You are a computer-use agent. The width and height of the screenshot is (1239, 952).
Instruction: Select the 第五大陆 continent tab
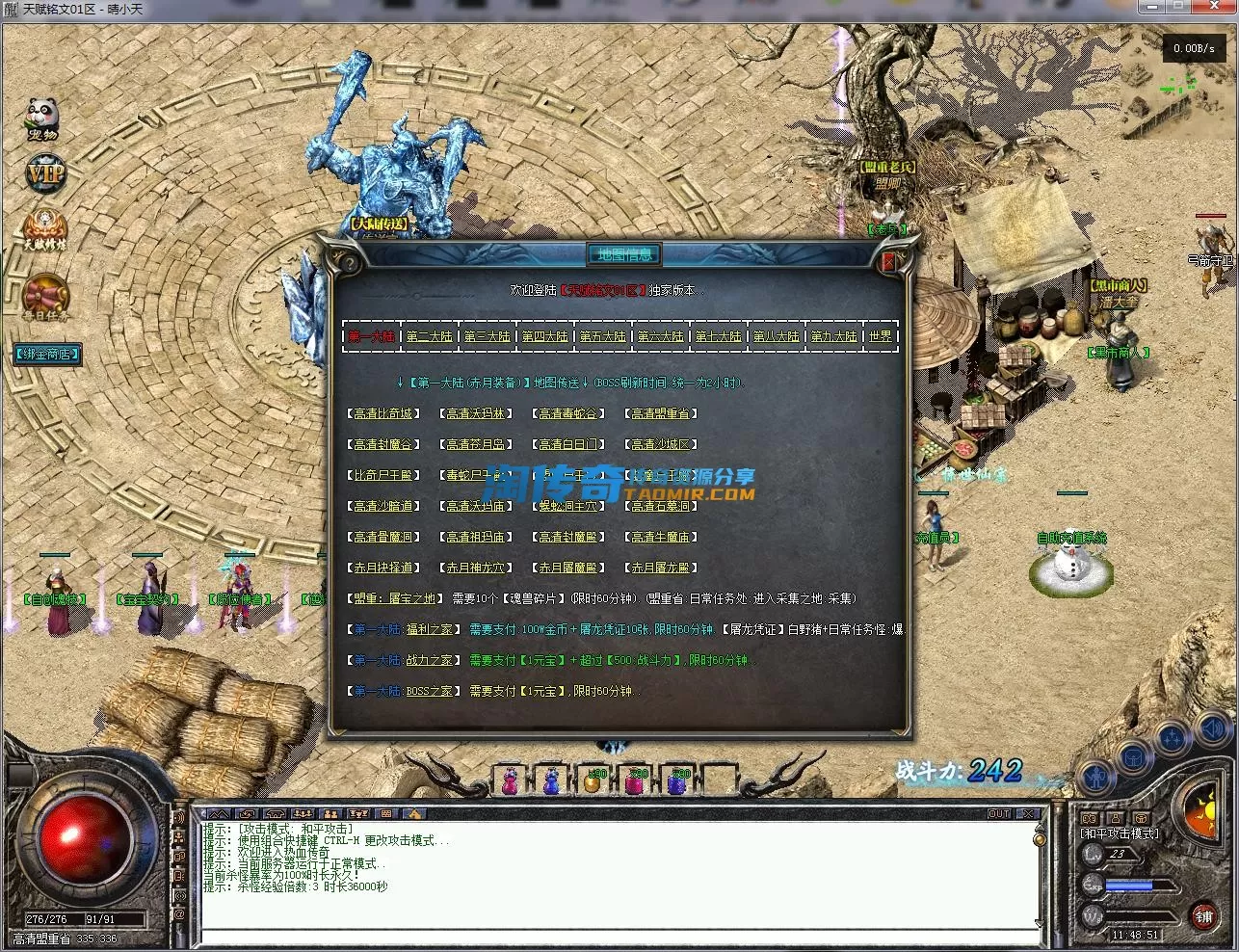602,336
